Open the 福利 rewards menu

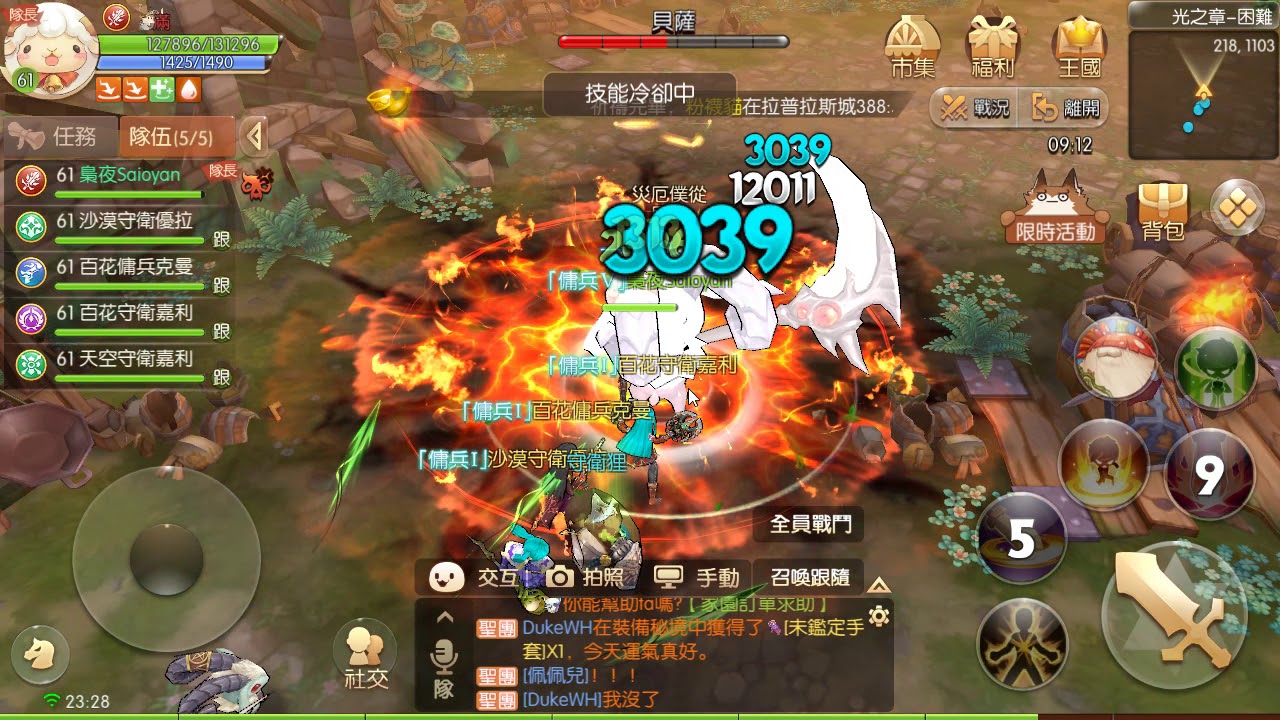coord(993,48)
